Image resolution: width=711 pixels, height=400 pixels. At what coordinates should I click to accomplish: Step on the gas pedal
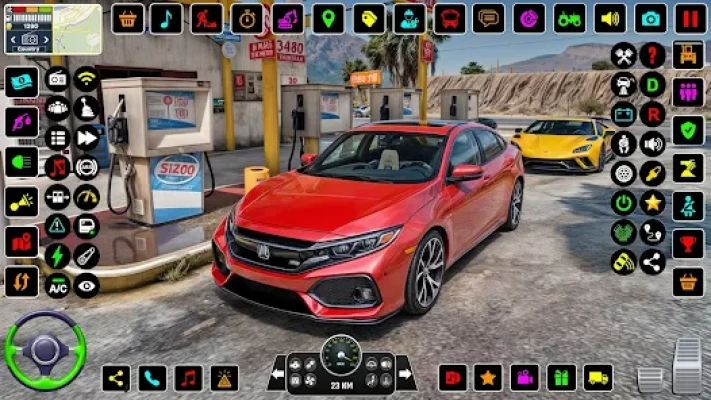pyautogui.click(x=687, y=365)
